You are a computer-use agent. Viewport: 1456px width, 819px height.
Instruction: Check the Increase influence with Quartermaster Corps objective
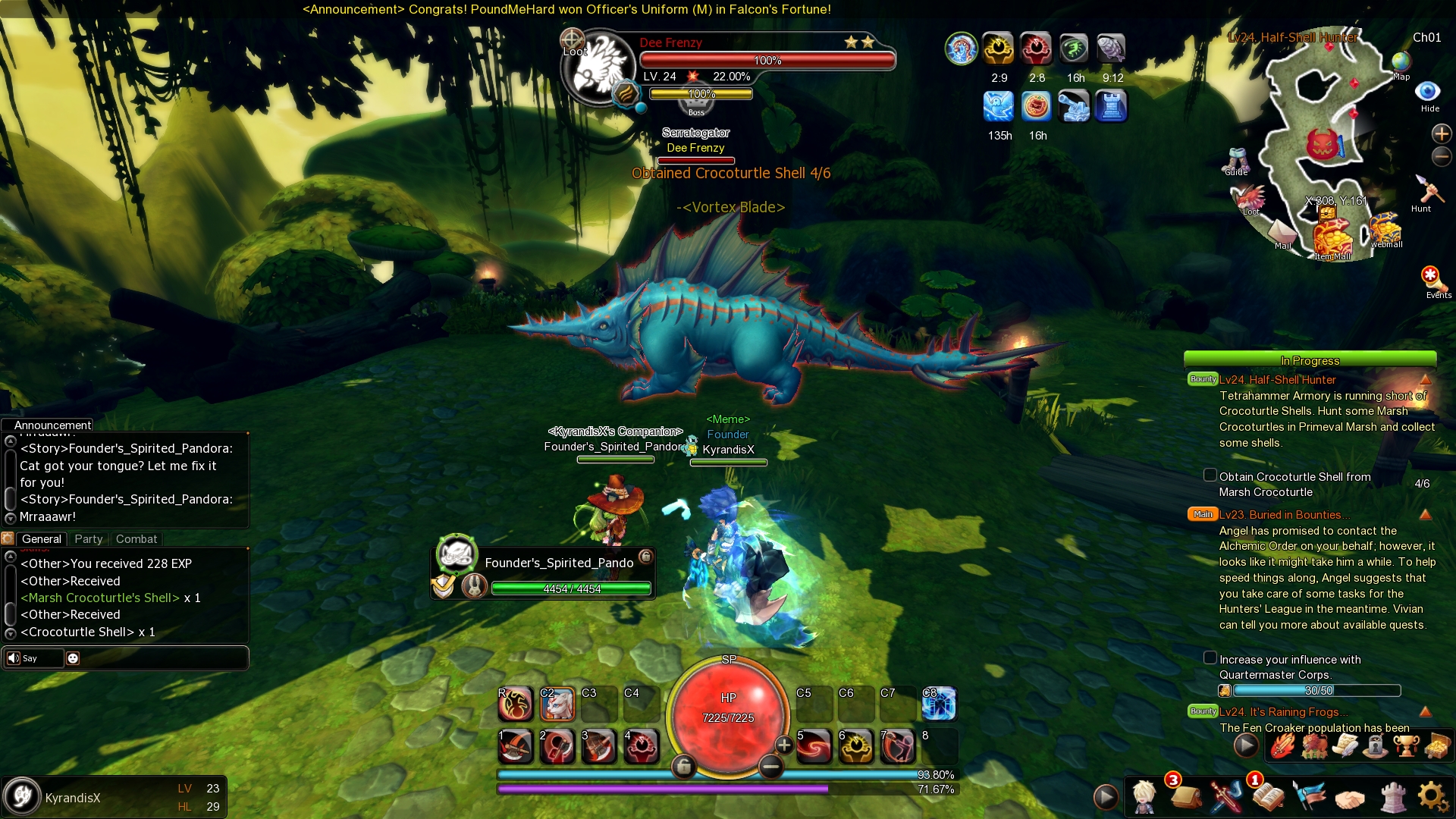(1210, 659)
